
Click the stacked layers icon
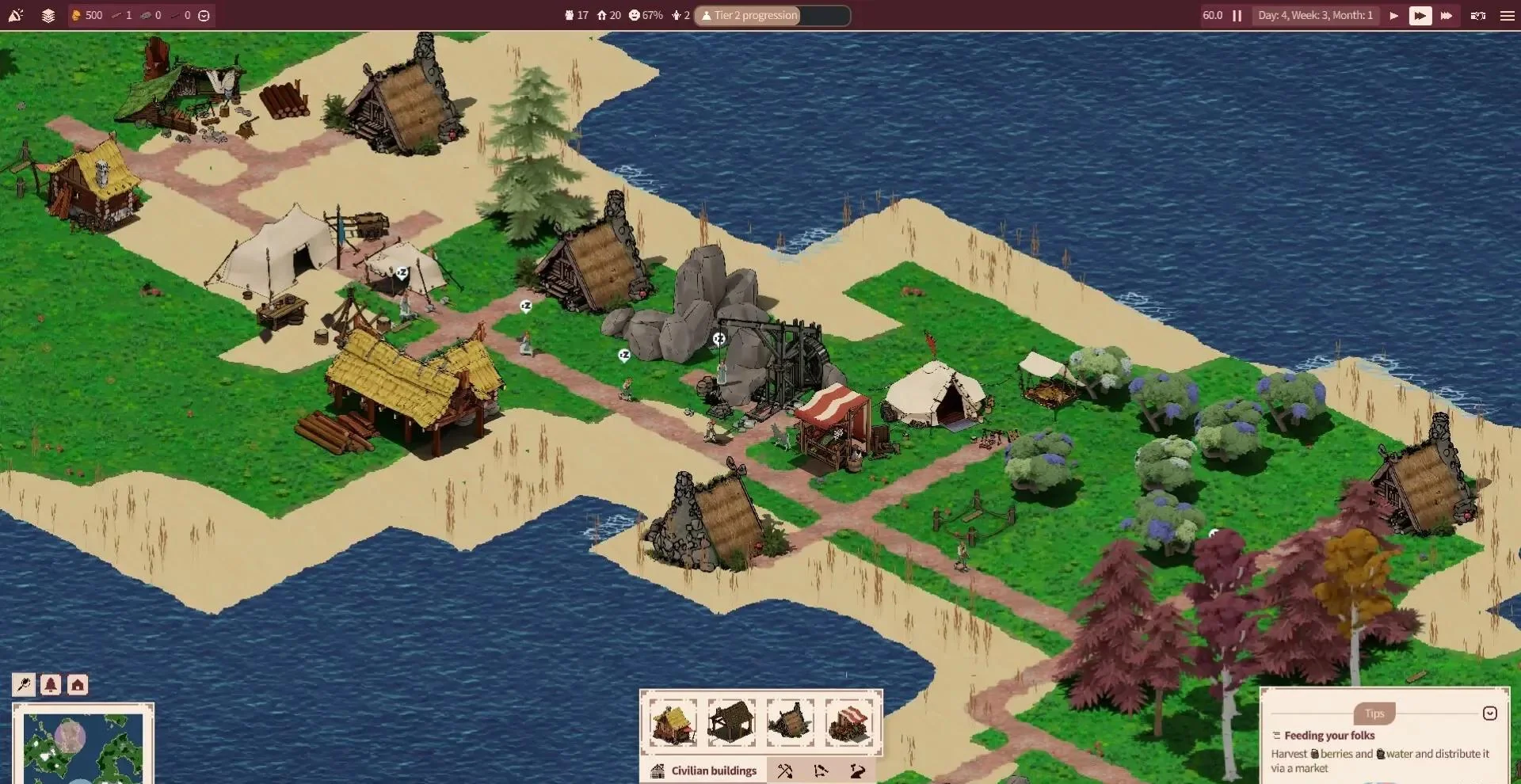pos(48,16)
